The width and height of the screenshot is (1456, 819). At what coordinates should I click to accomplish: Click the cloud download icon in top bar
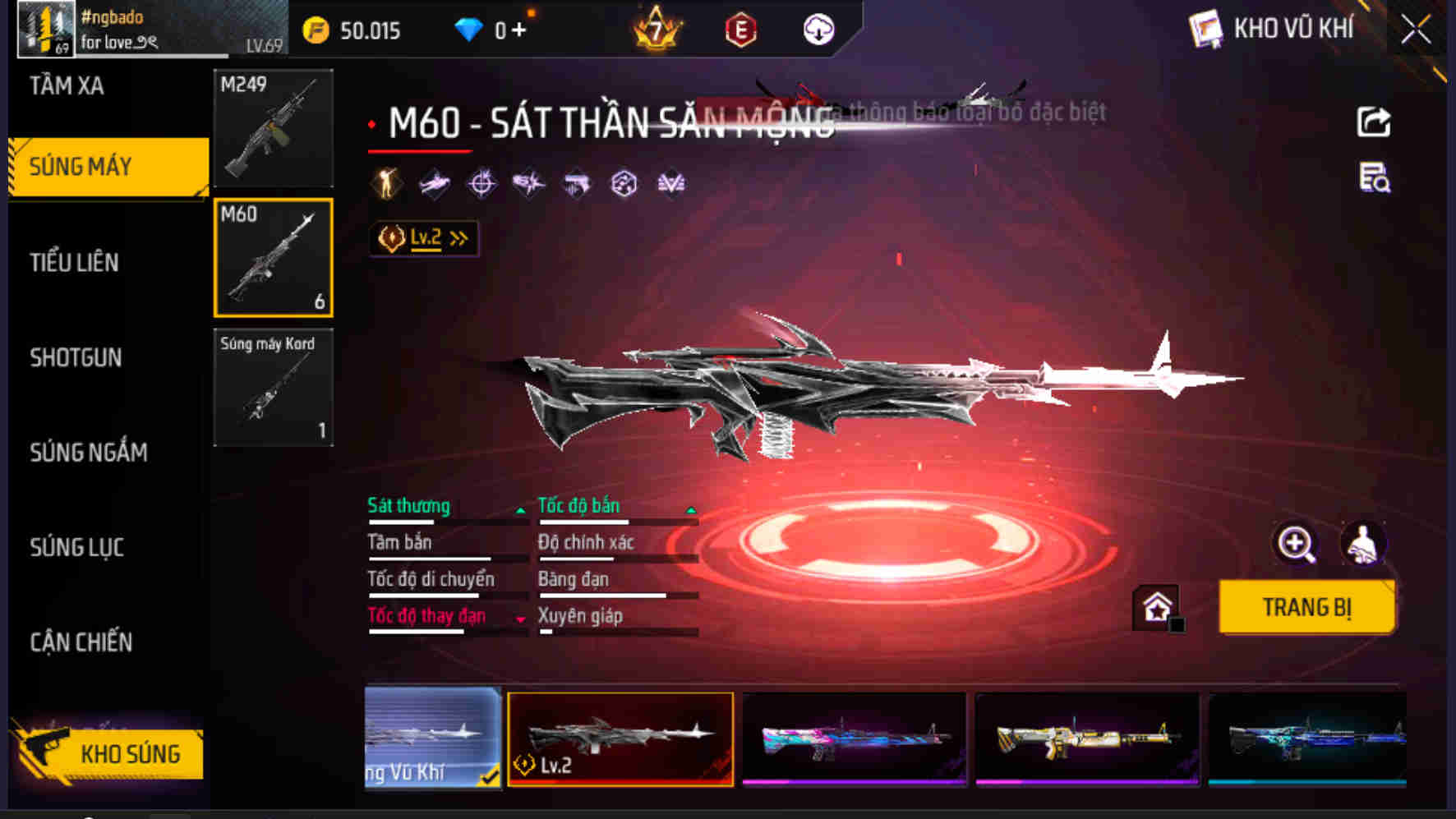(x=817, y=30)
